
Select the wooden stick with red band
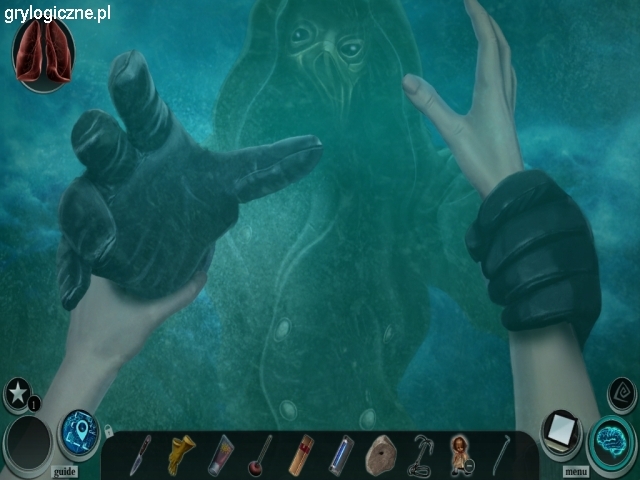point(302,455)
